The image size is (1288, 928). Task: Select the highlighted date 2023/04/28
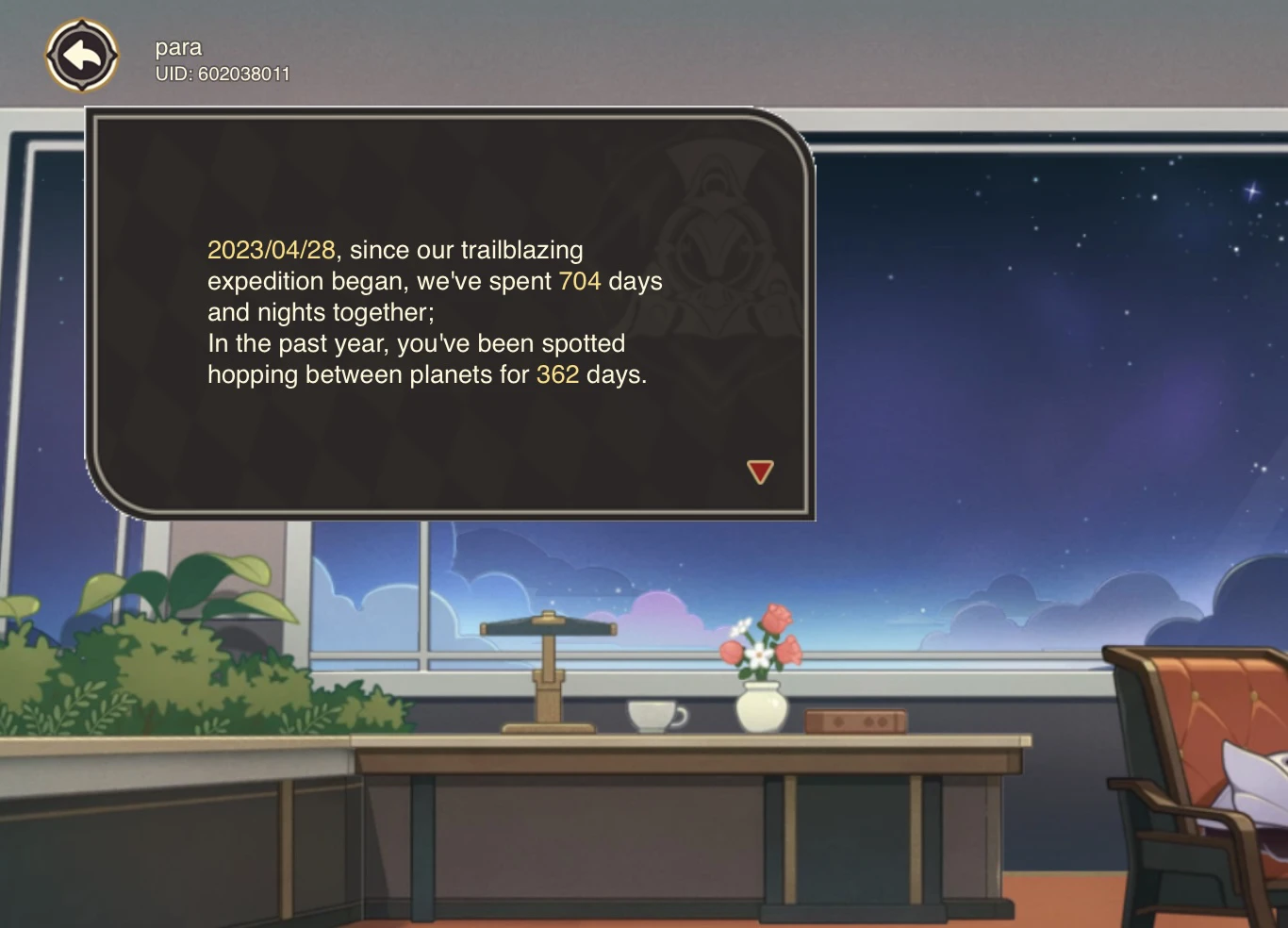pos(272,250)
